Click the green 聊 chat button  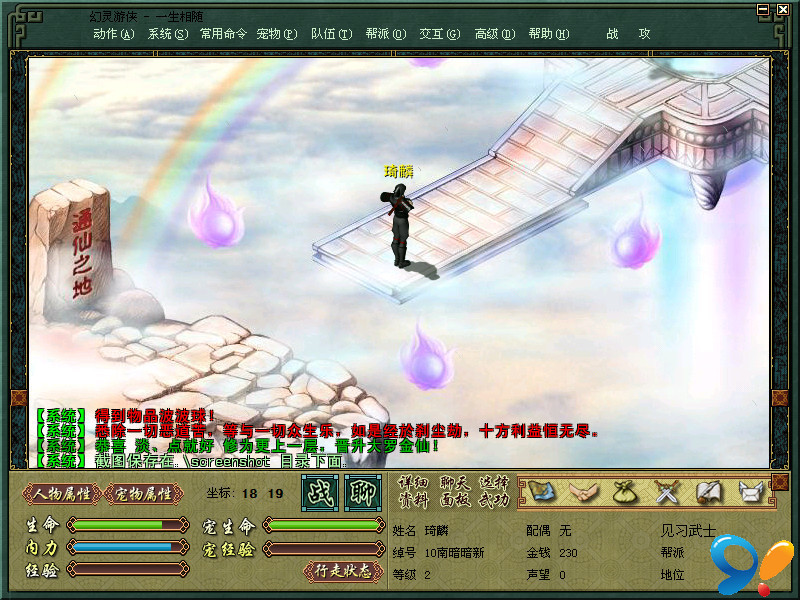[x=363, y=492]
